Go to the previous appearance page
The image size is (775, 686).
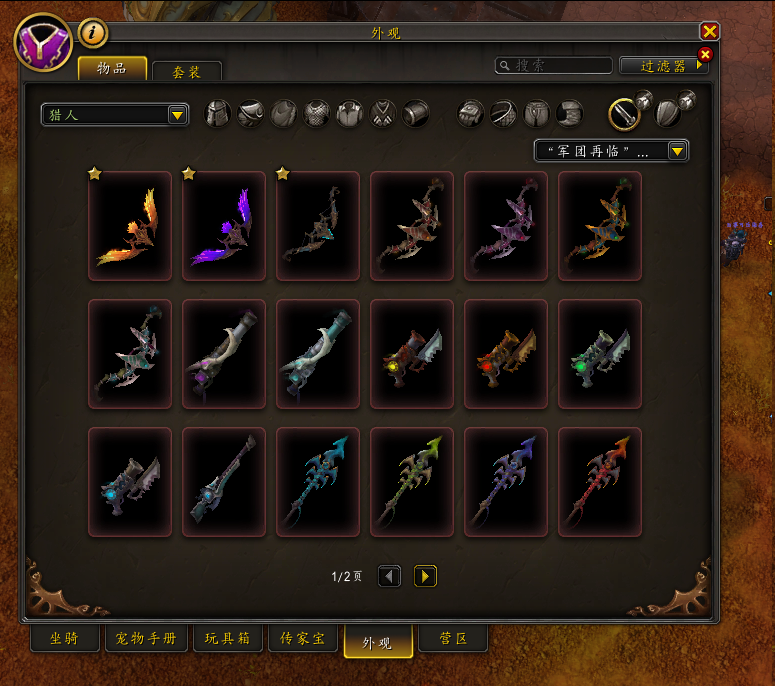point(390,576)
